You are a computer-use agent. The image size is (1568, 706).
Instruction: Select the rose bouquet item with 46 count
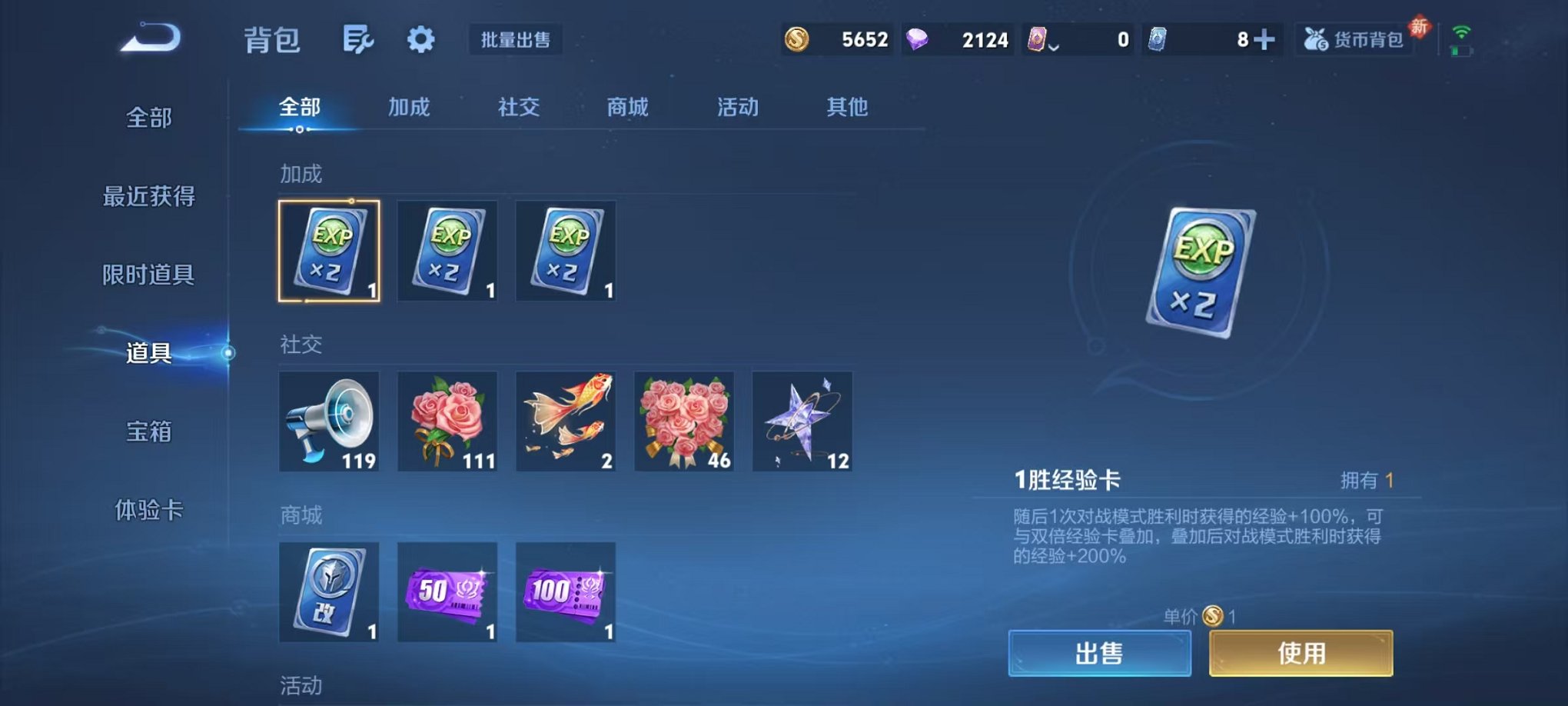[x=683, y=421]
